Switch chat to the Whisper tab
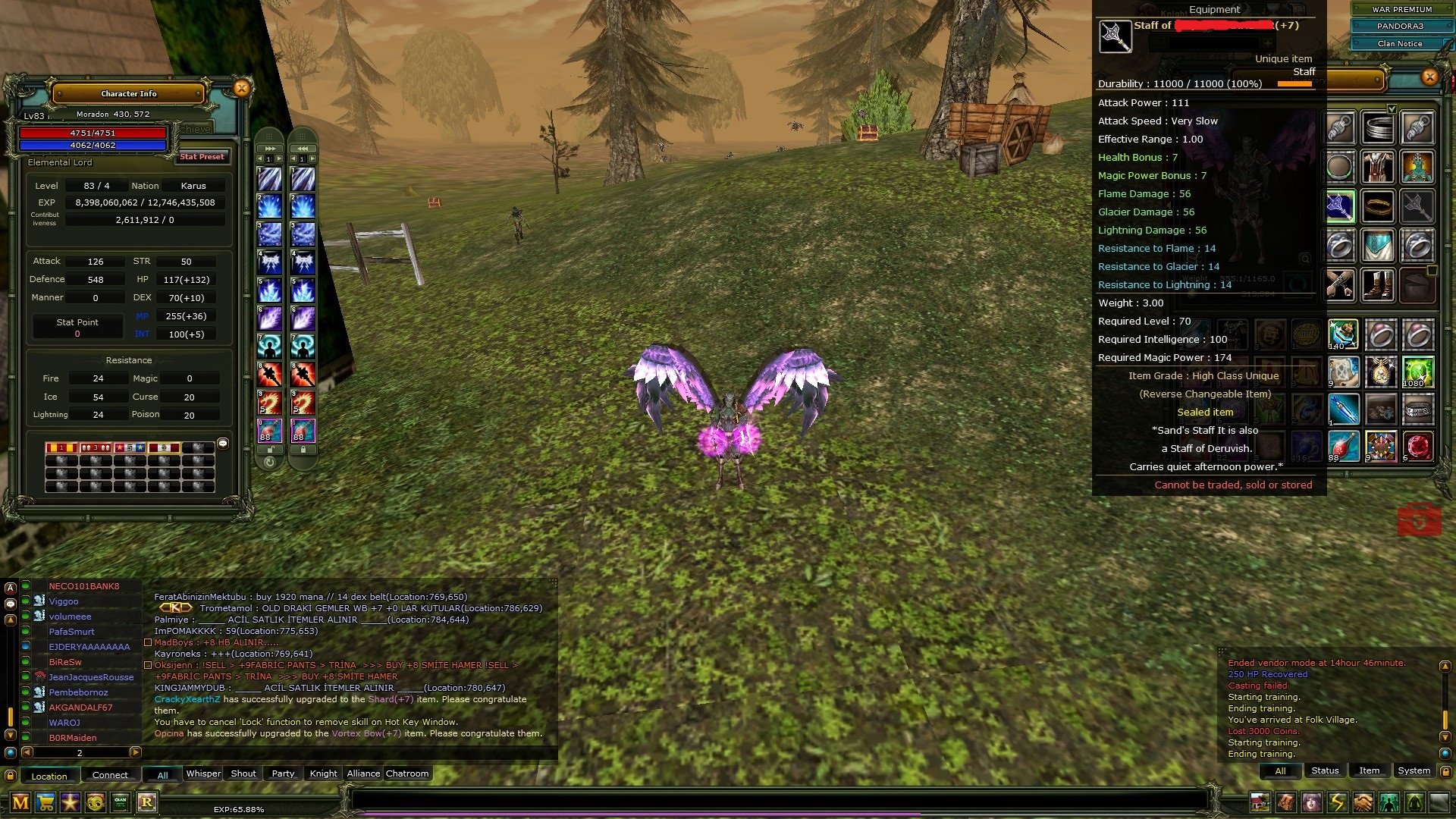Image resolution: width=1456 pixels, height=819 pixels. coord(203,773)
